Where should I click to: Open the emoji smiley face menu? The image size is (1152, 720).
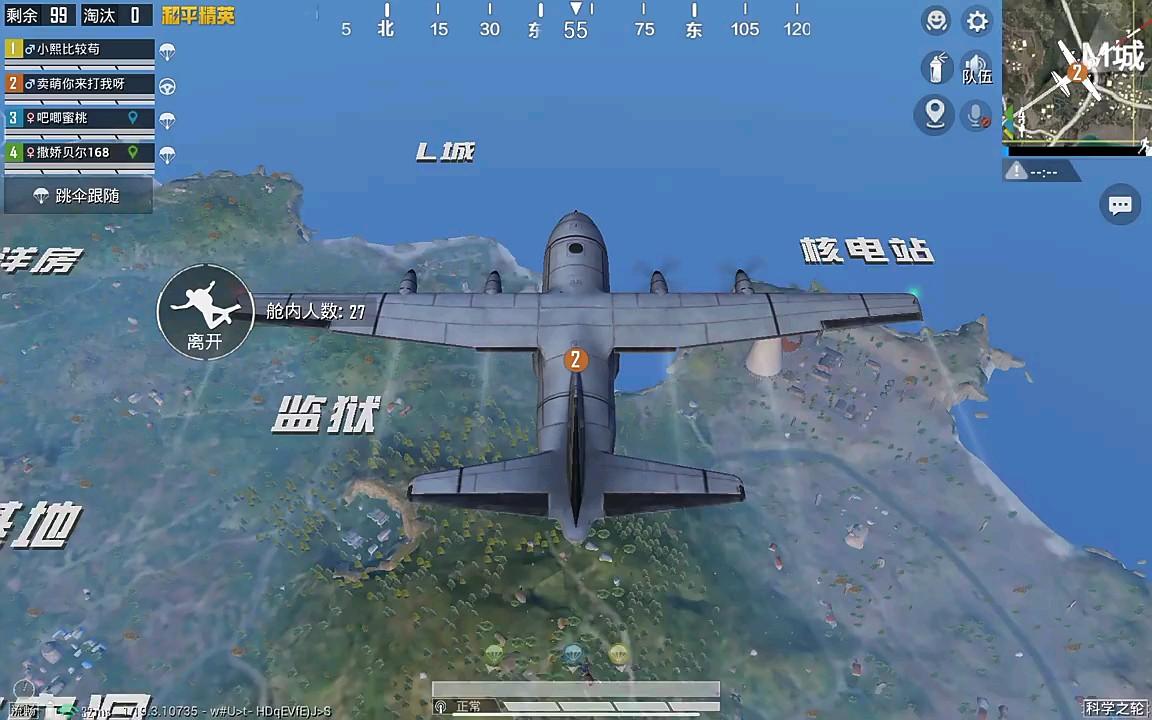tap(935, 21)
